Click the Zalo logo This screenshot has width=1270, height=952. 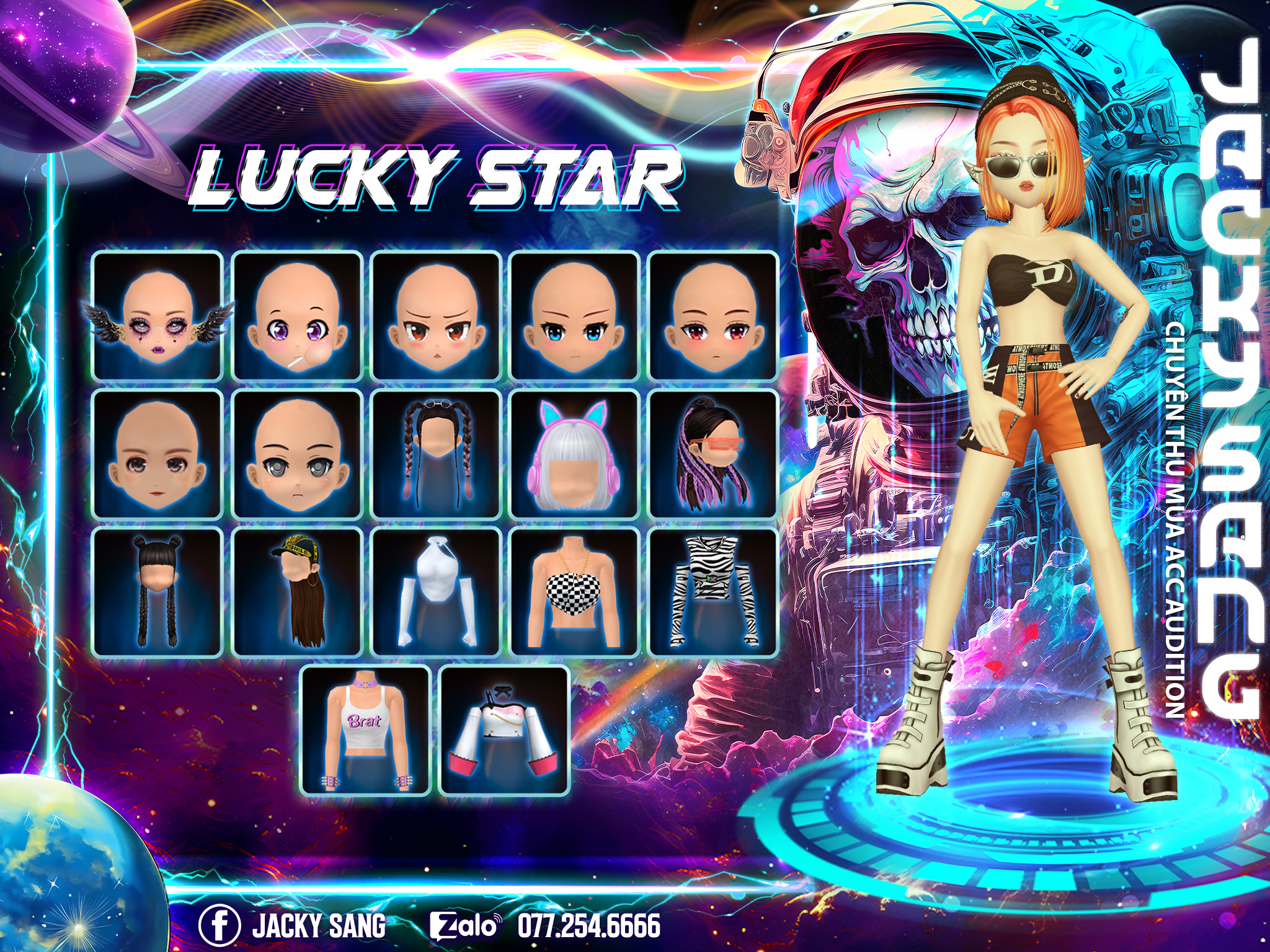(x=464, y=926)
